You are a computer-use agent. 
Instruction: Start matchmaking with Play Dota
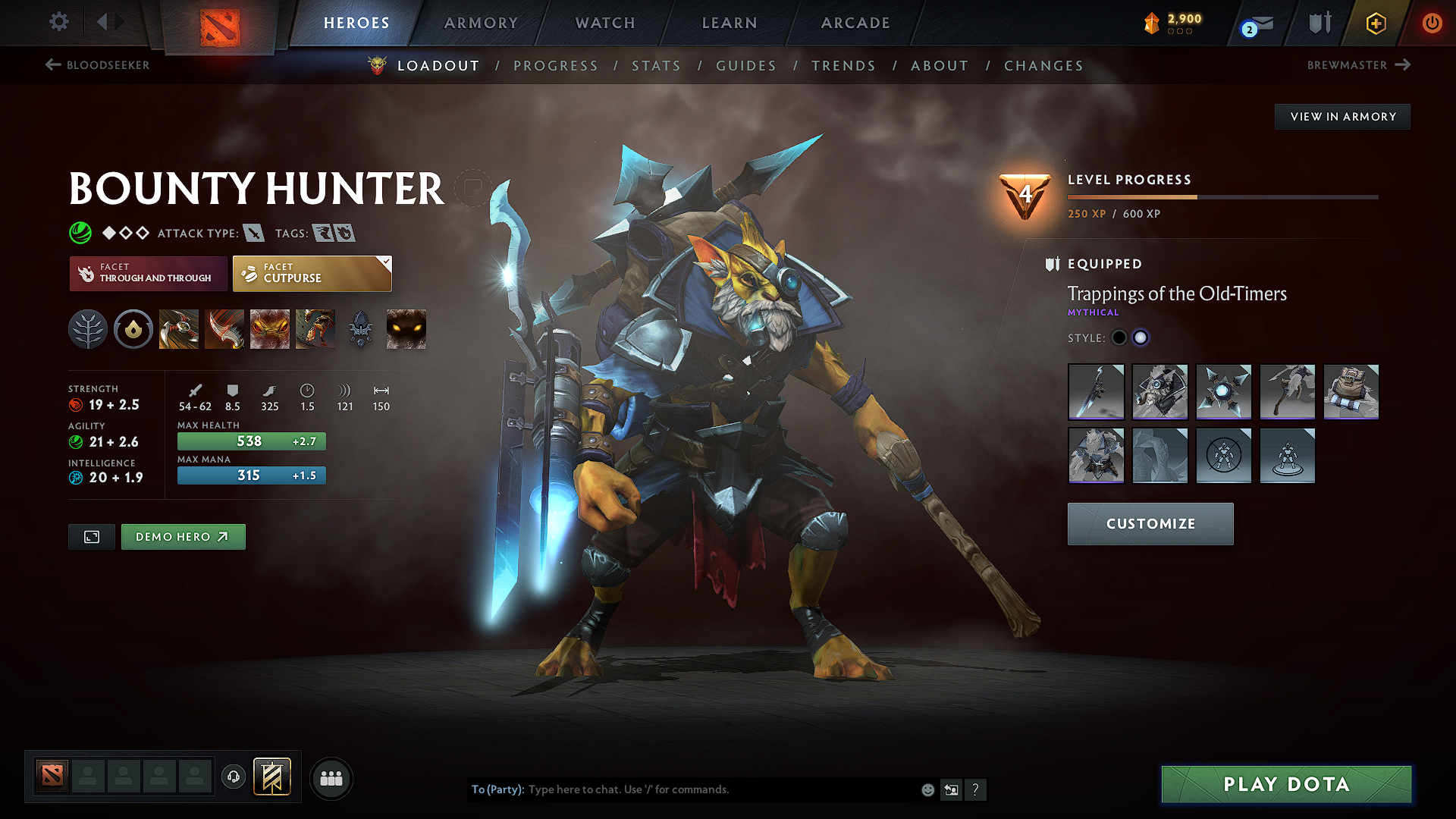(x=1286, y=784)
